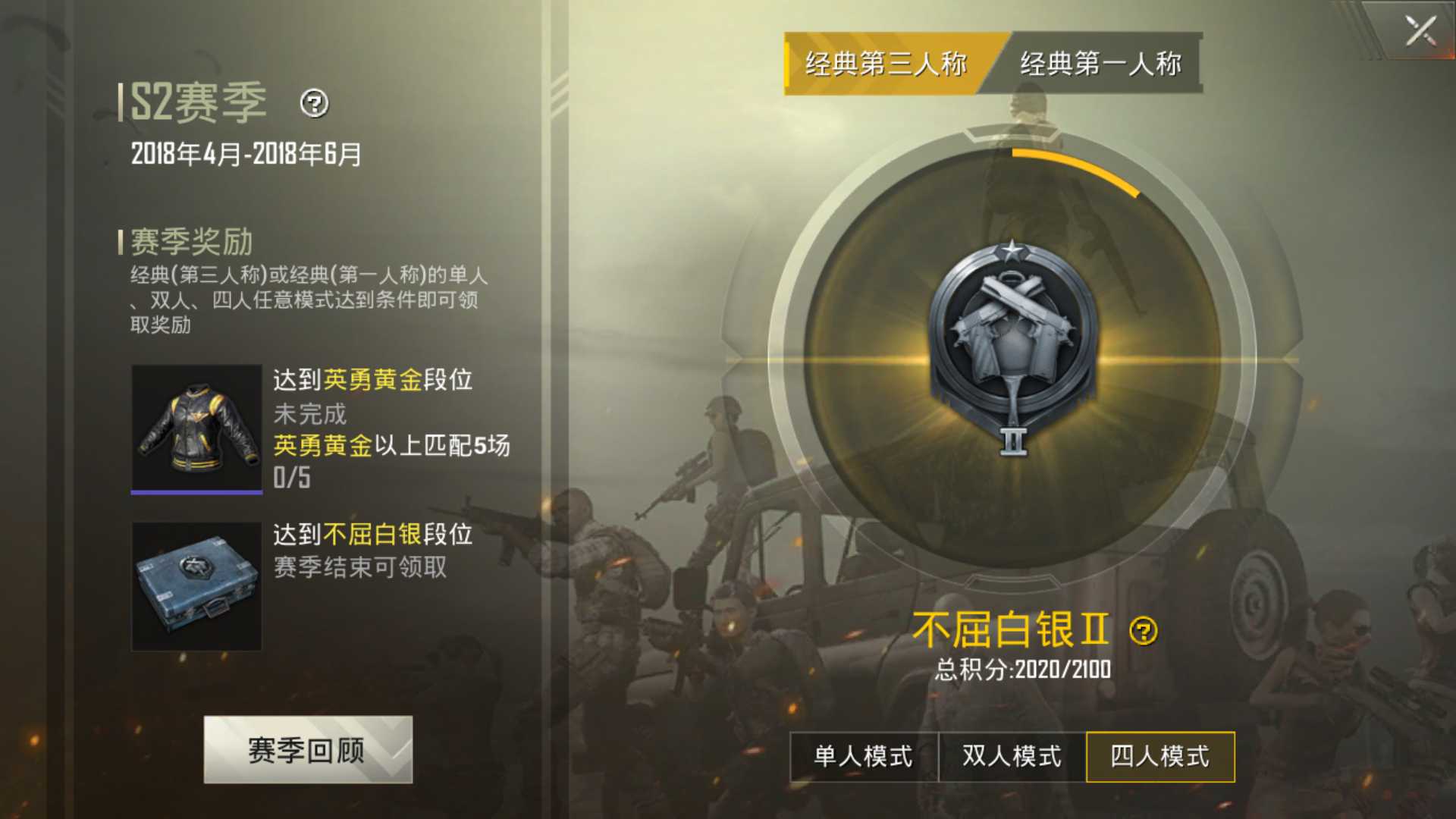Toggle 双人模式 mode selection
Viewport: 1456px width, 819px height.
coord(1011,756)
